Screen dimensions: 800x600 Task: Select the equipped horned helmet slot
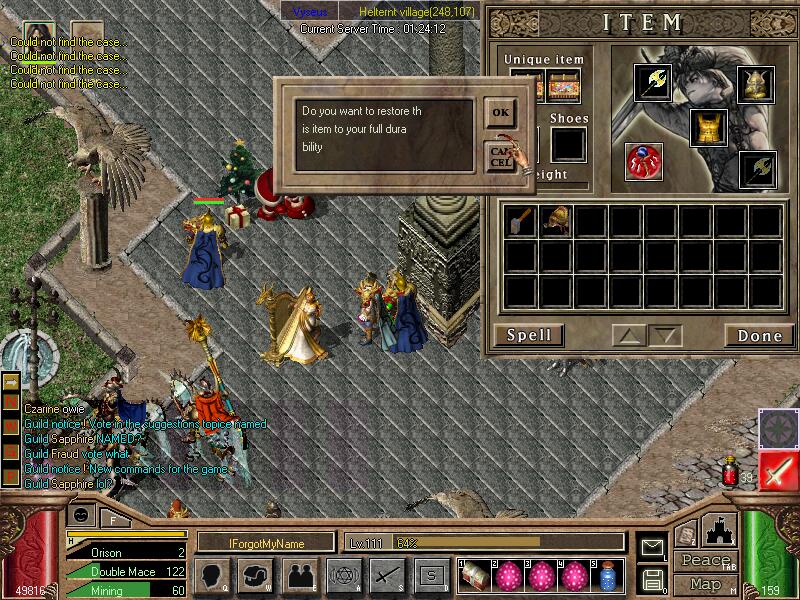pos(756,83)
